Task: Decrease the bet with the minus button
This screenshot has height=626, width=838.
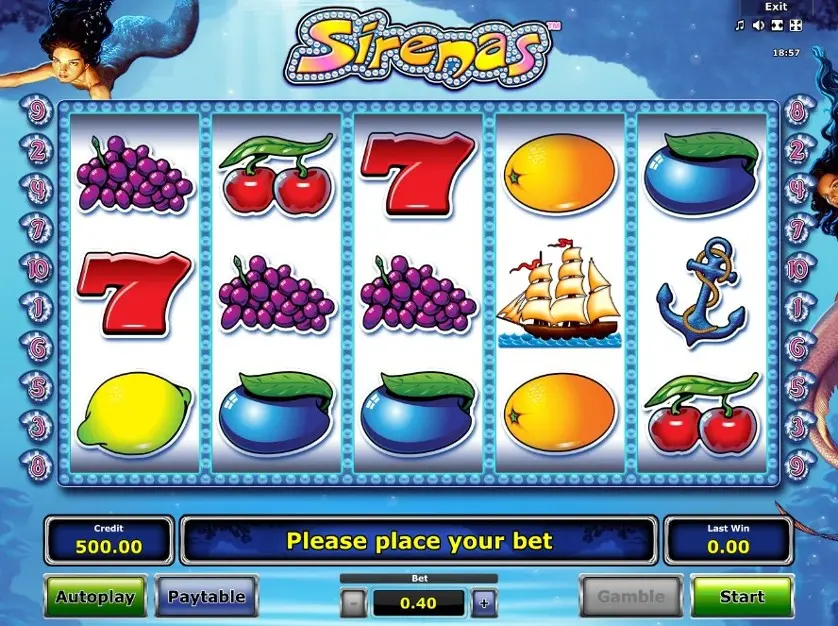Action: (354, 602)
